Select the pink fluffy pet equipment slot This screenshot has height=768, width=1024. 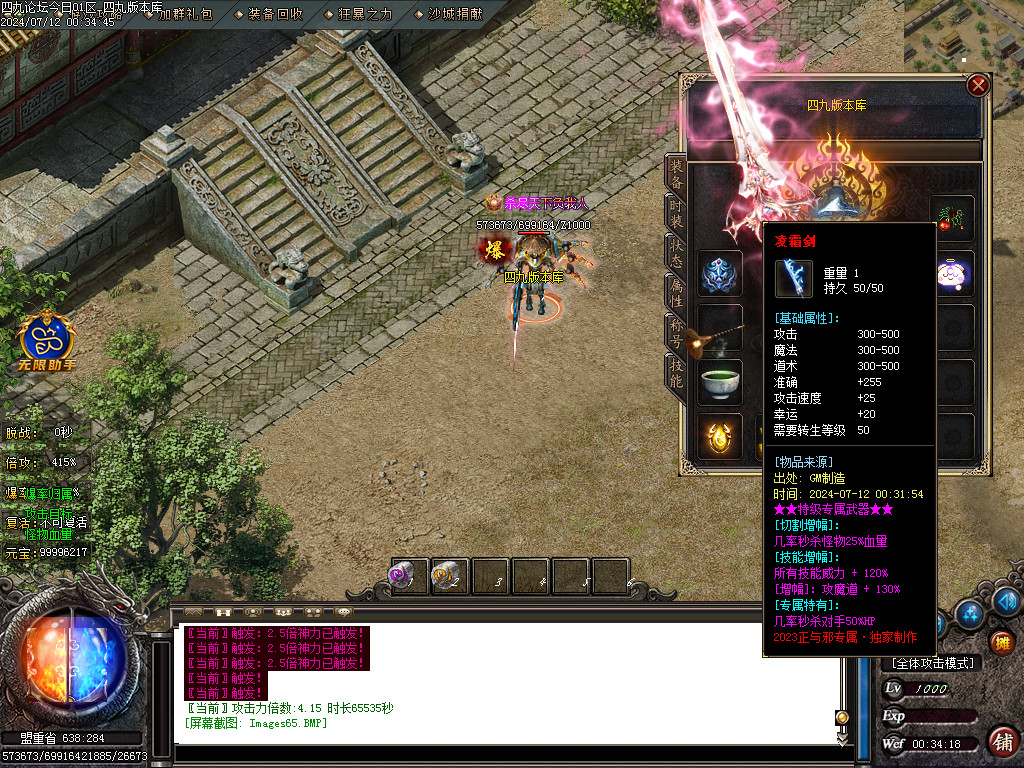[952, 273]
